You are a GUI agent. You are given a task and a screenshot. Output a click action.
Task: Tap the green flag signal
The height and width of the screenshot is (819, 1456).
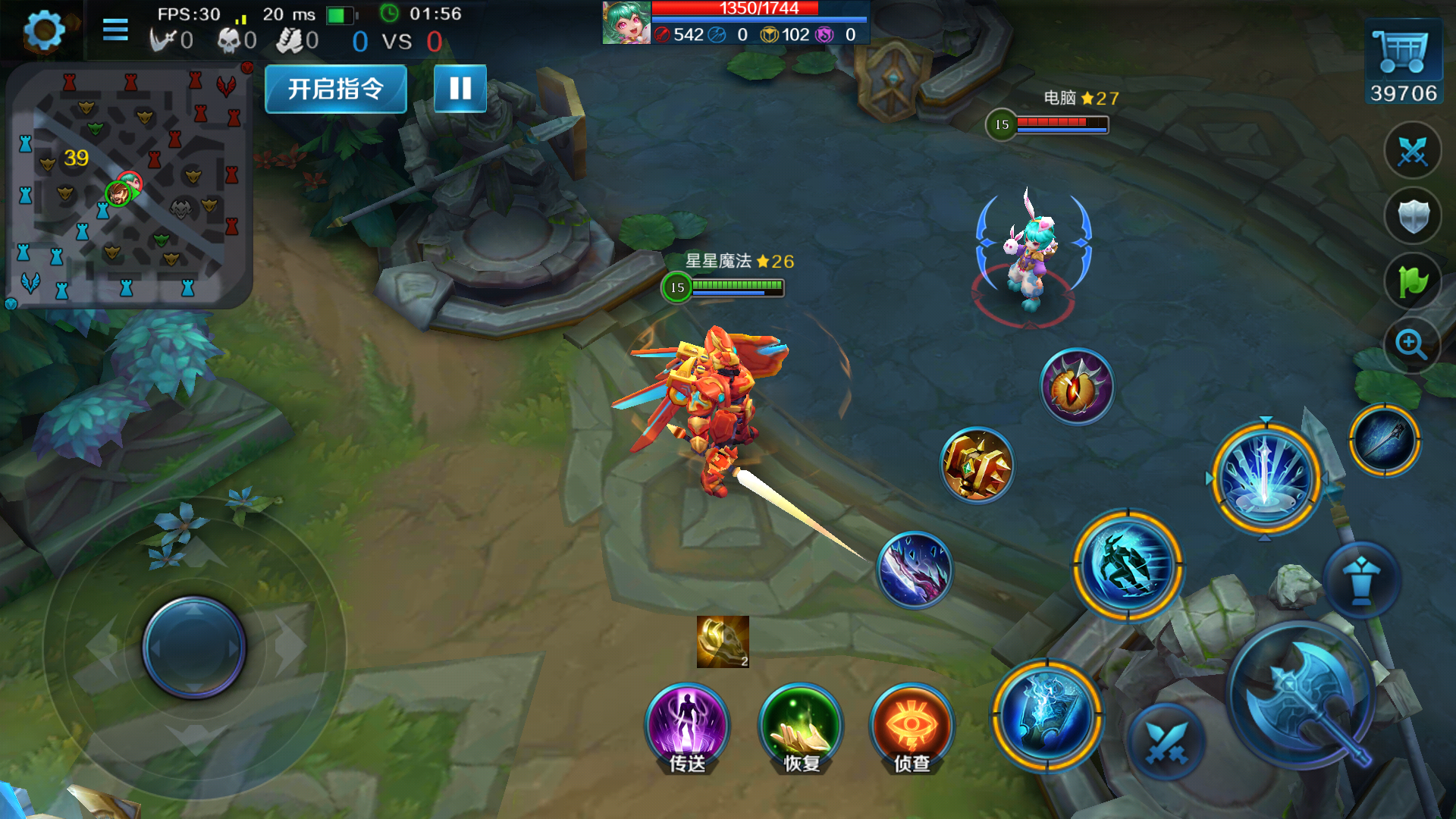tap(1412, 281)
